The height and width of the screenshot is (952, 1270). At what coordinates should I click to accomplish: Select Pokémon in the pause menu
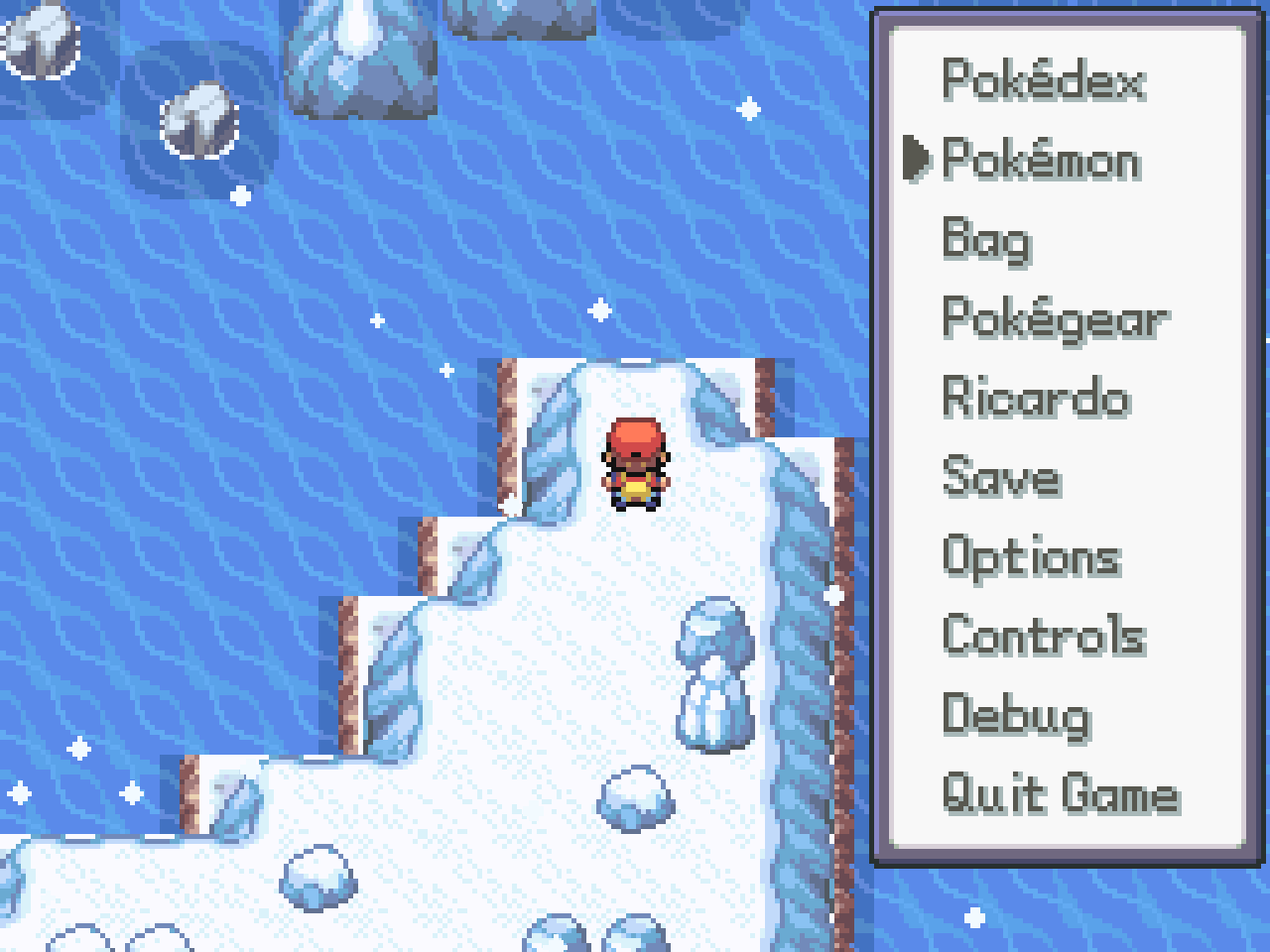pos(1041,160)
